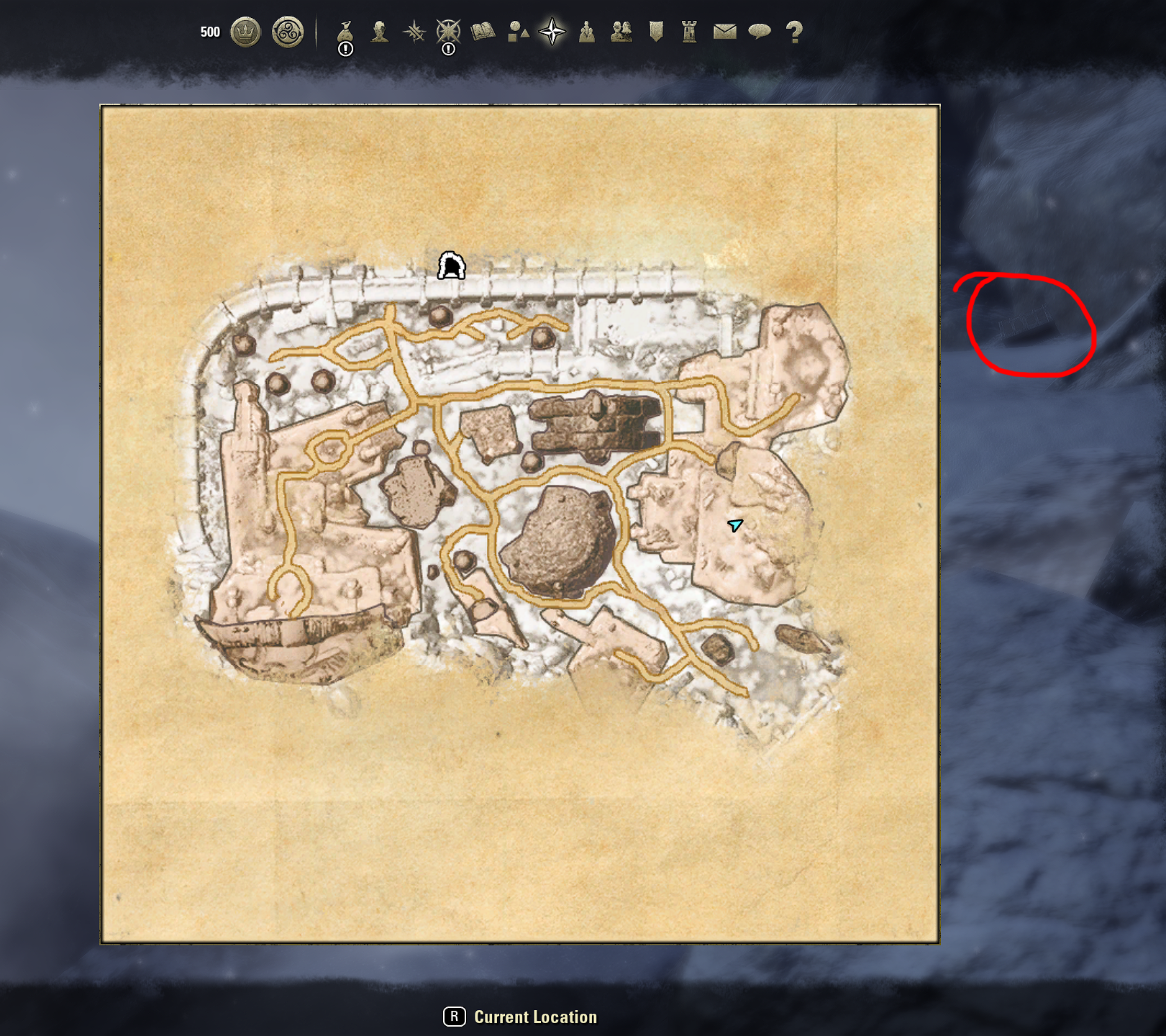Screen dimensions: 1166x1036
Task: Open the Help question mark icon
Action: tap(793, 29)
